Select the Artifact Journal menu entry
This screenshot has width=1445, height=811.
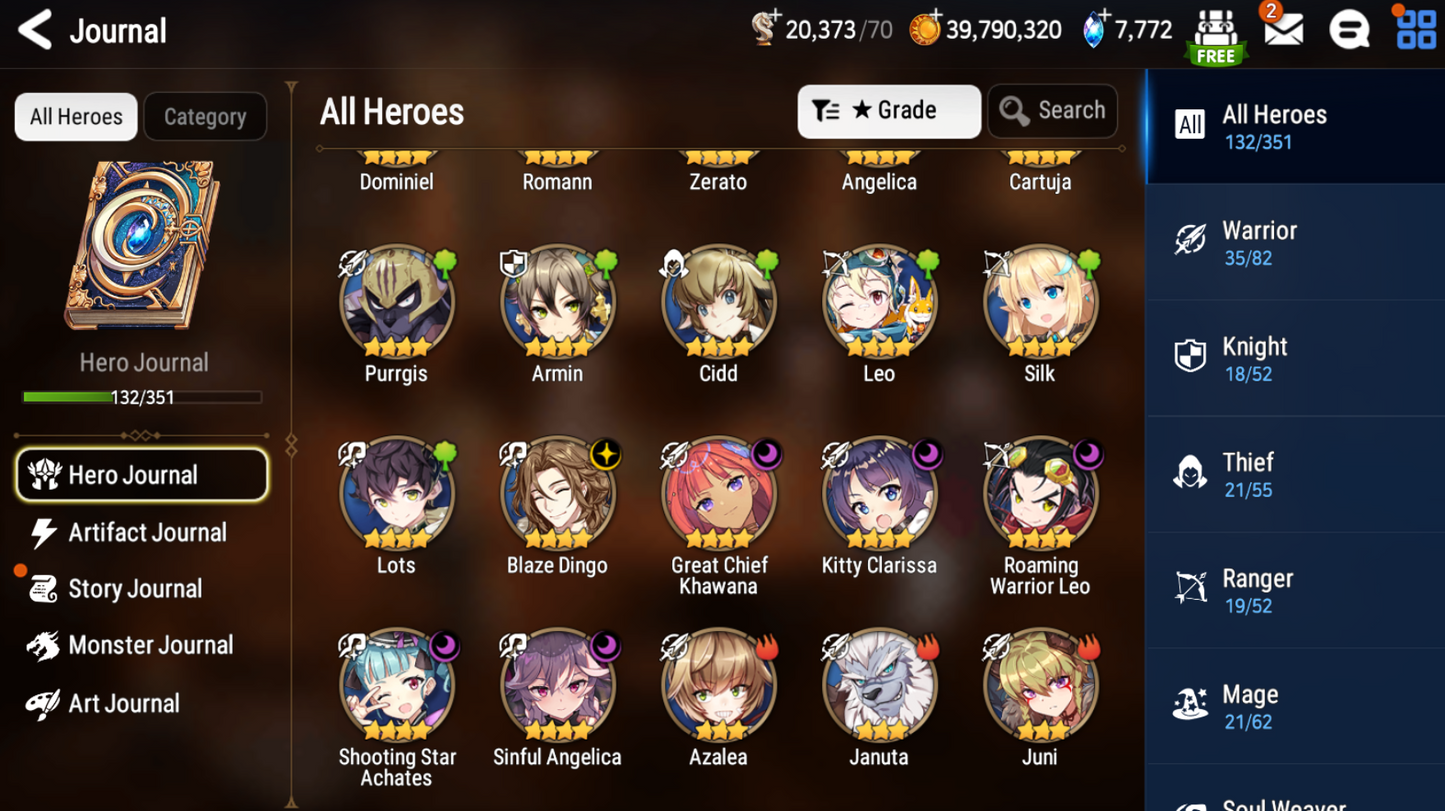pyautogui.click(x=147, y=533)
